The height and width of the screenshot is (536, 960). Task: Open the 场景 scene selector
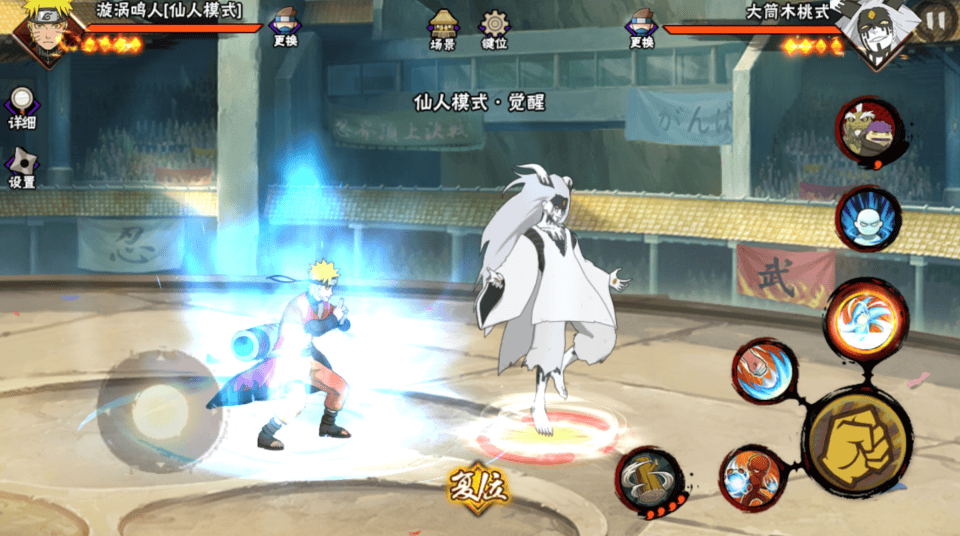(x=443, y=28)
